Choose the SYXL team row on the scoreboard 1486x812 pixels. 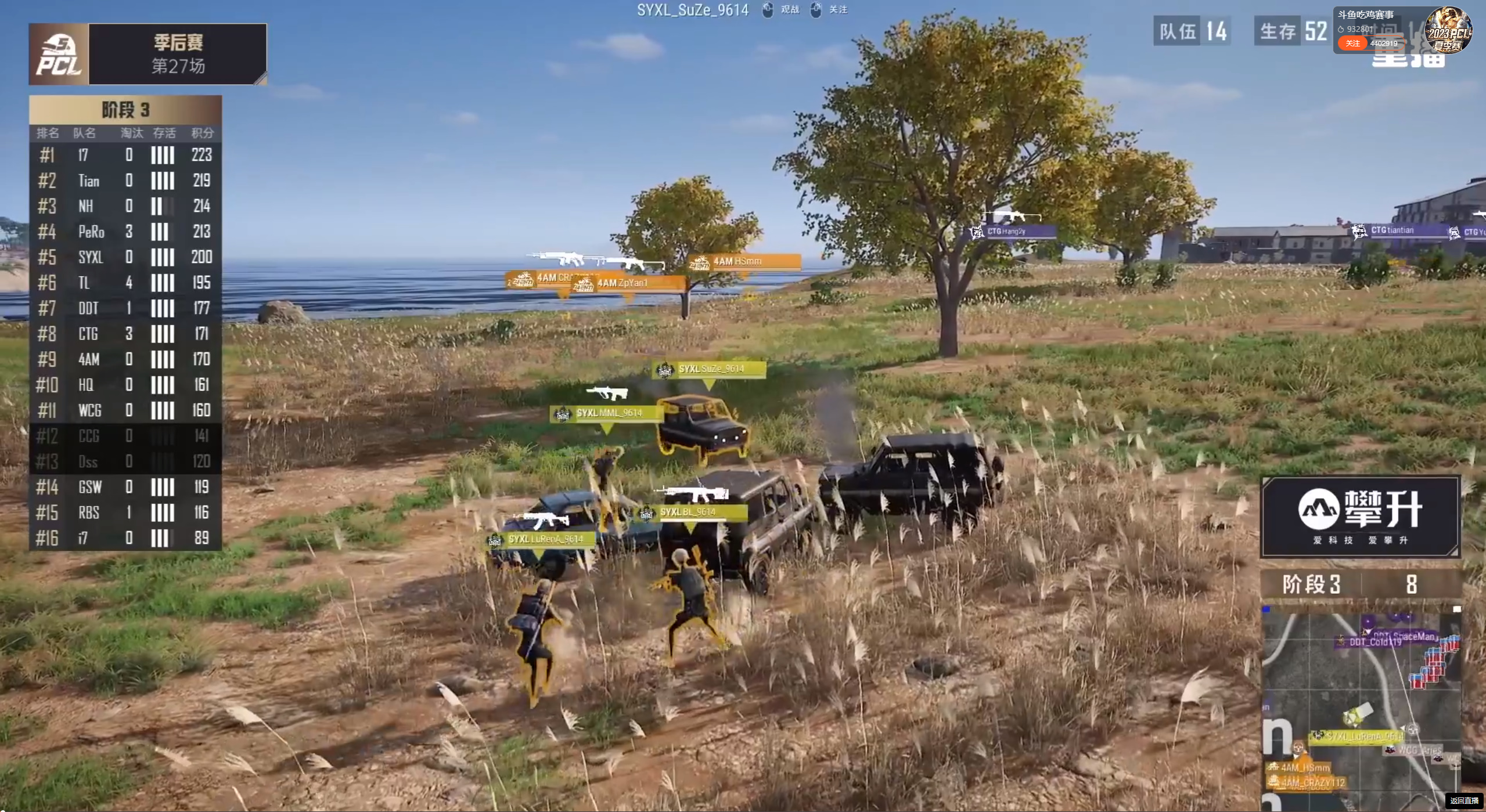[125, 257]
